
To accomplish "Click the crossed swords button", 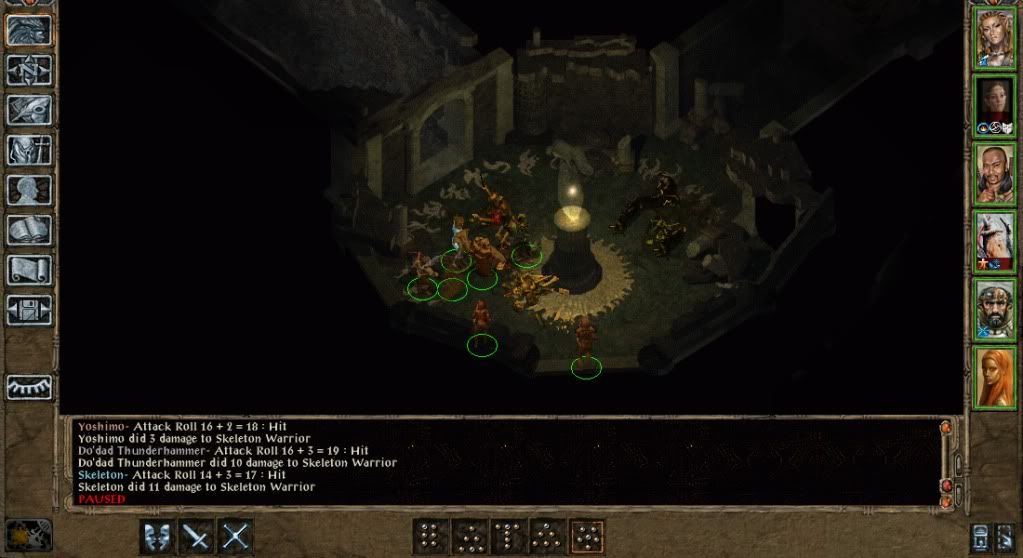I will tap(235, 537).
